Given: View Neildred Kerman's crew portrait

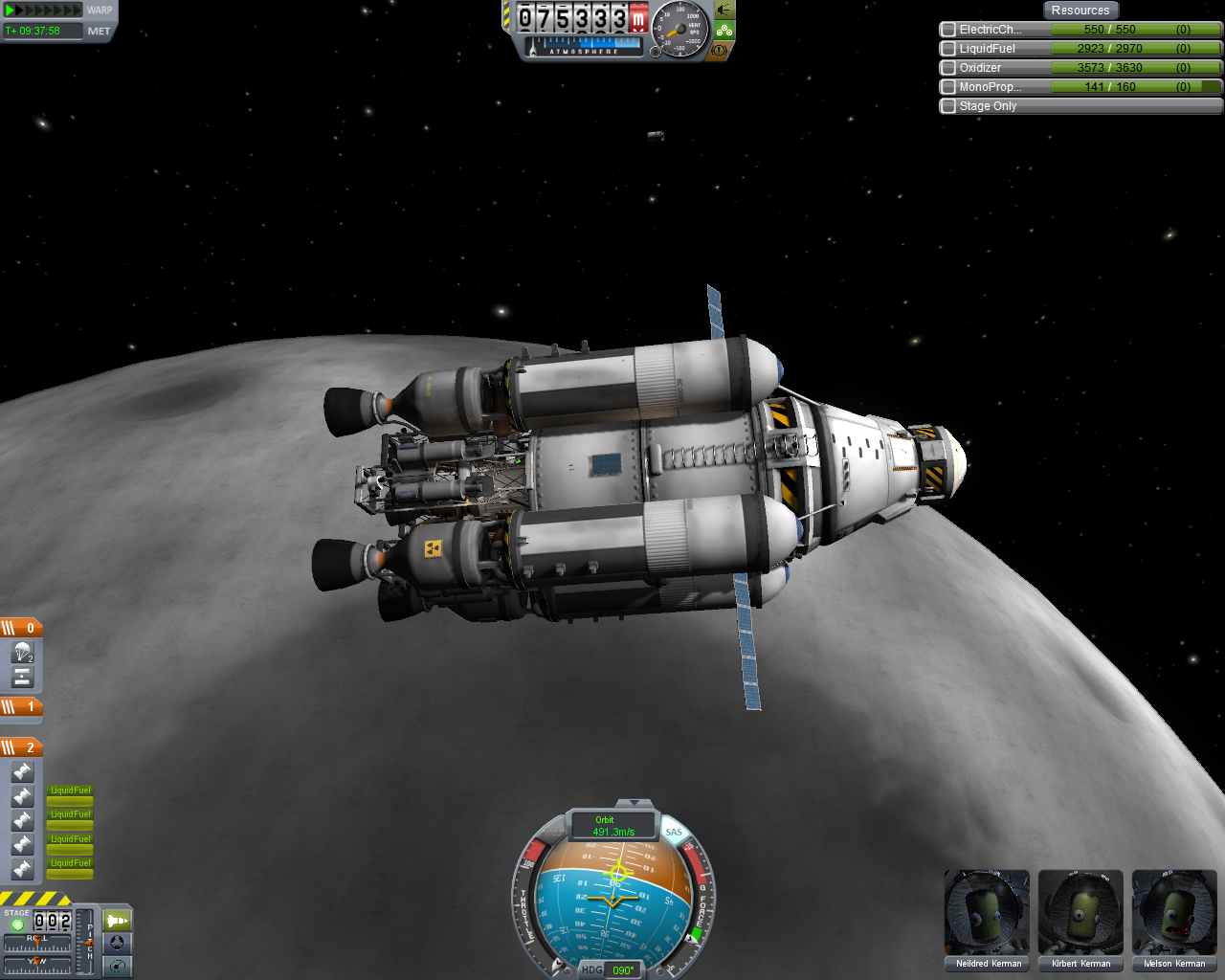Looking at the screenshot, I should coord(987,912).
